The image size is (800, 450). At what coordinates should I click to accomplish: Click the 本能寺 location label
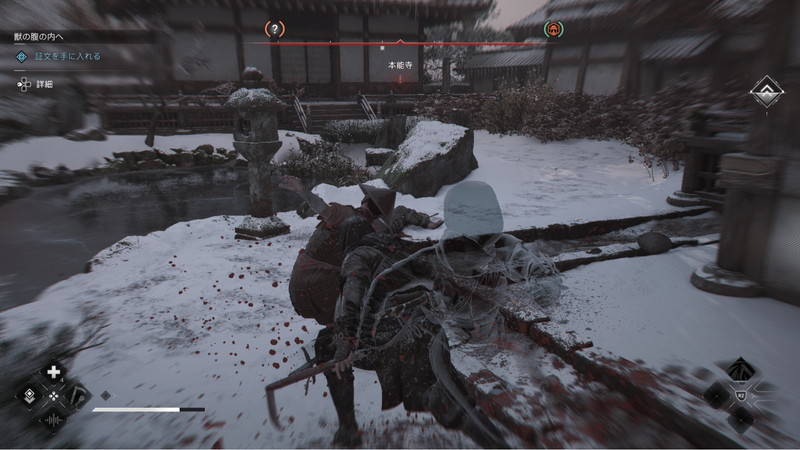tap(399, 64)
